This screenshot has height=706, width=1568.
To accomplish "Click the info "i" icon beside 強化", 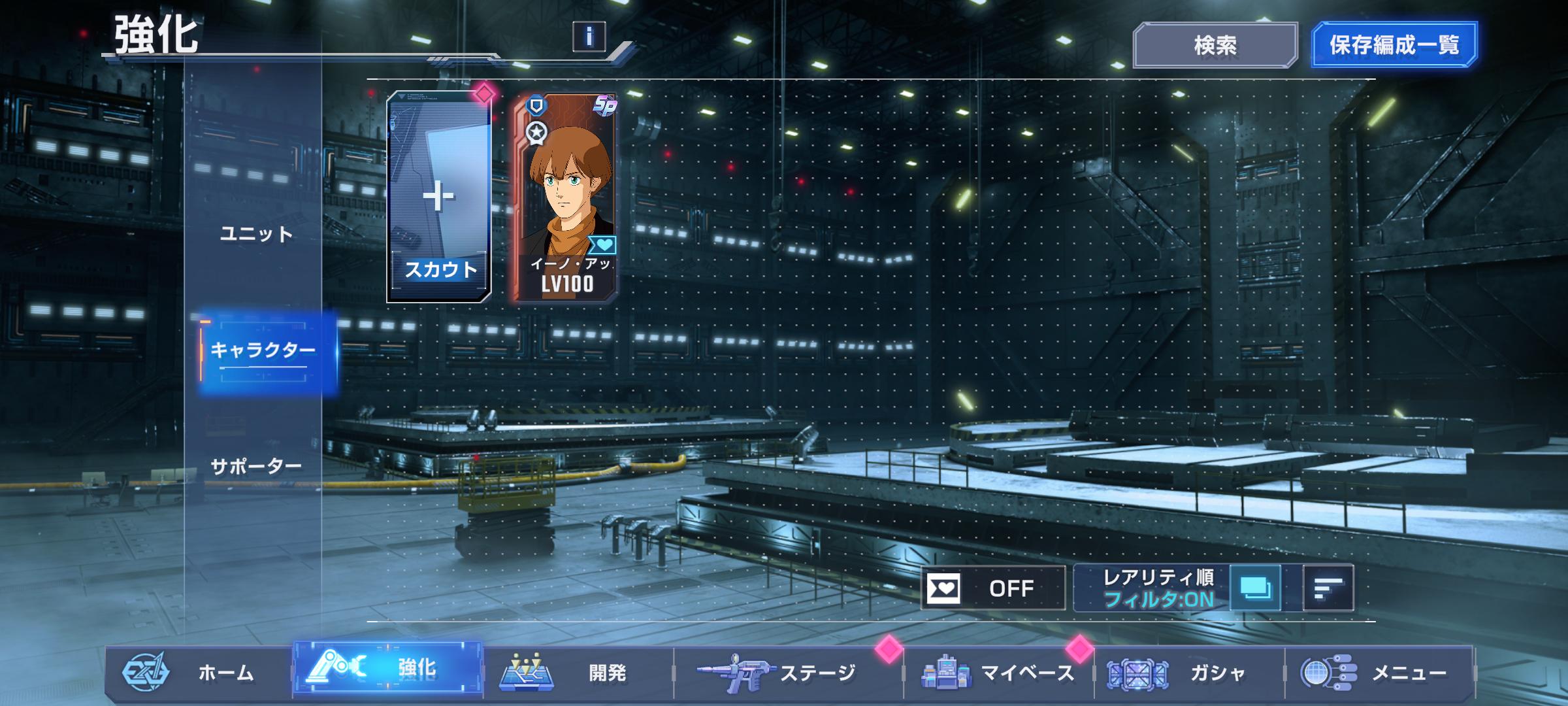I will [x=589, y=37].
